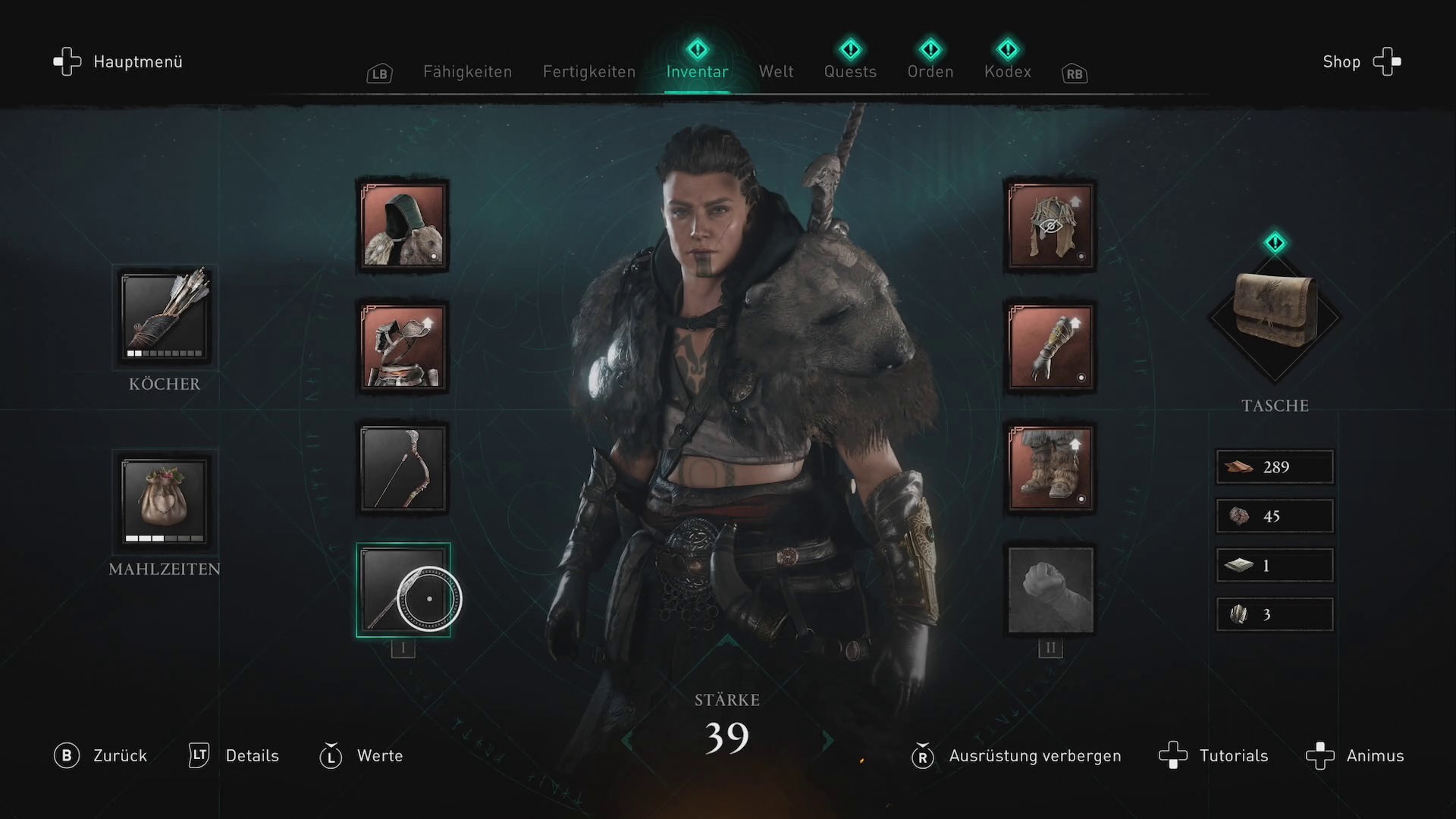The image size is (1456, 819).
Task: Select the empty fist off-hand slot
Action: pos(1050,590)
